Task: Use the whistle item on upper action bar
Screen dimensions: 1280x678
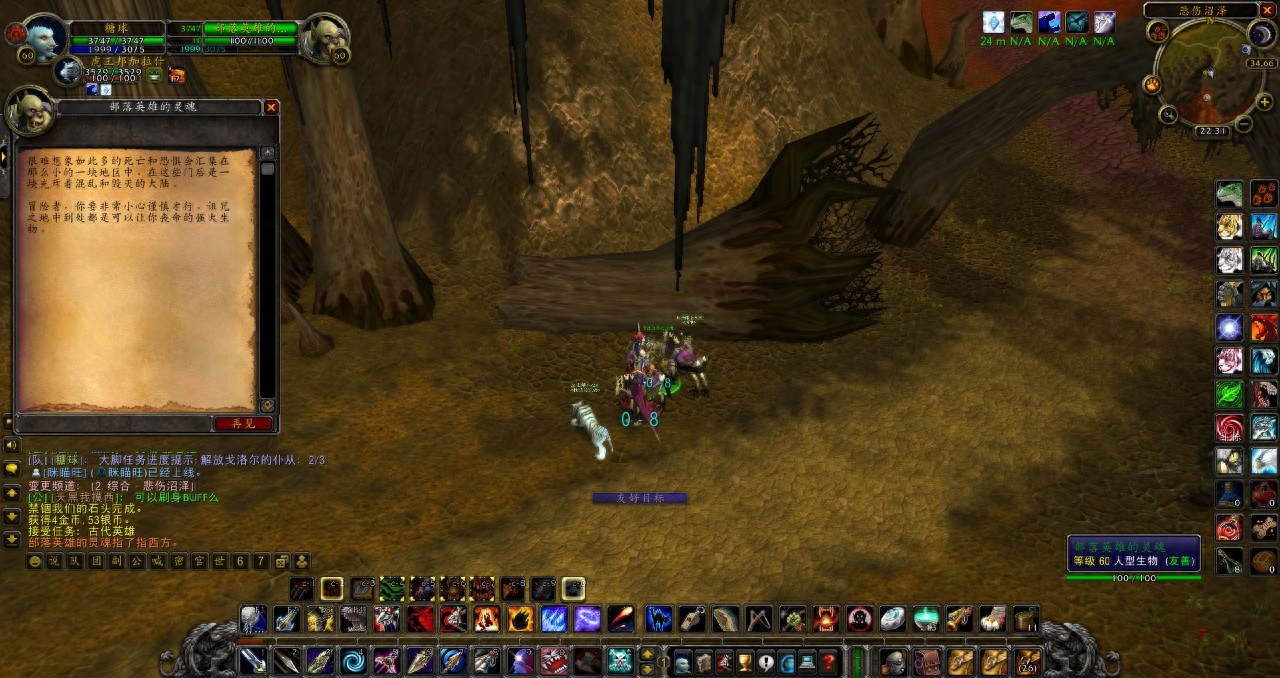Action: click(691, 619)
